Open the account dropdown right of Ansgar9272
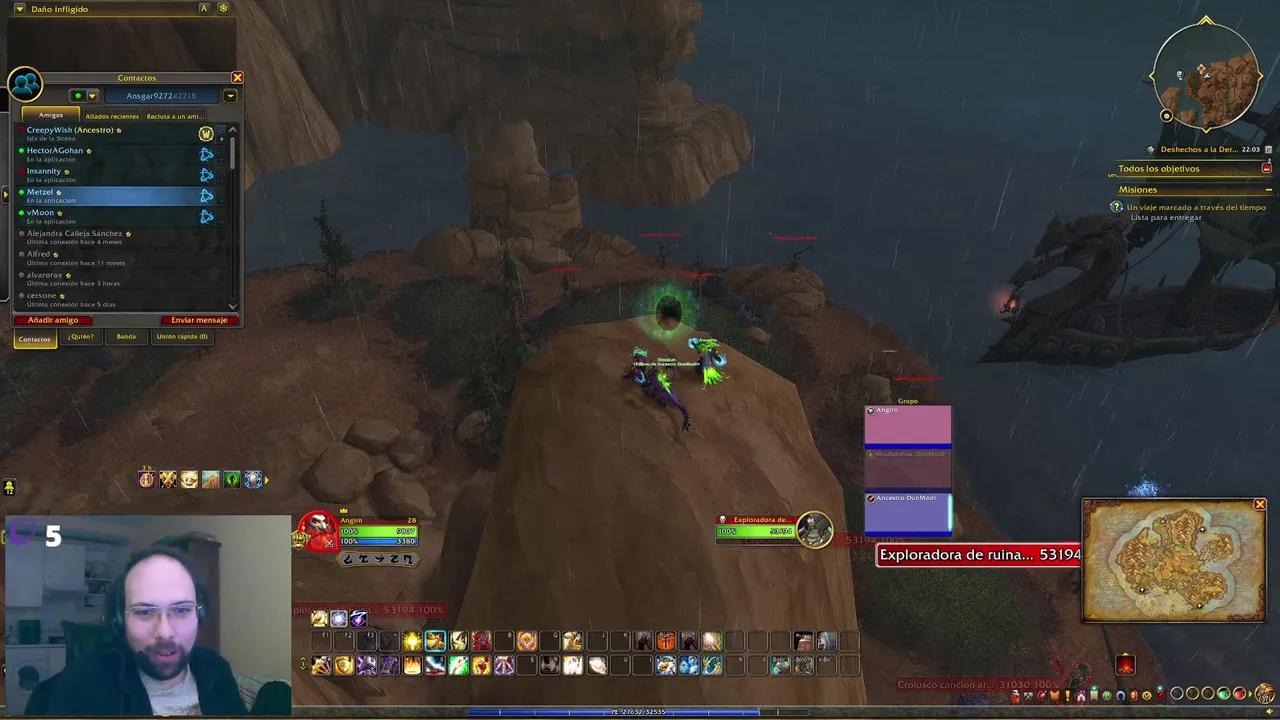Image resolution: width=1280 pixels, height=720 pixels. (x=230, y=95)
